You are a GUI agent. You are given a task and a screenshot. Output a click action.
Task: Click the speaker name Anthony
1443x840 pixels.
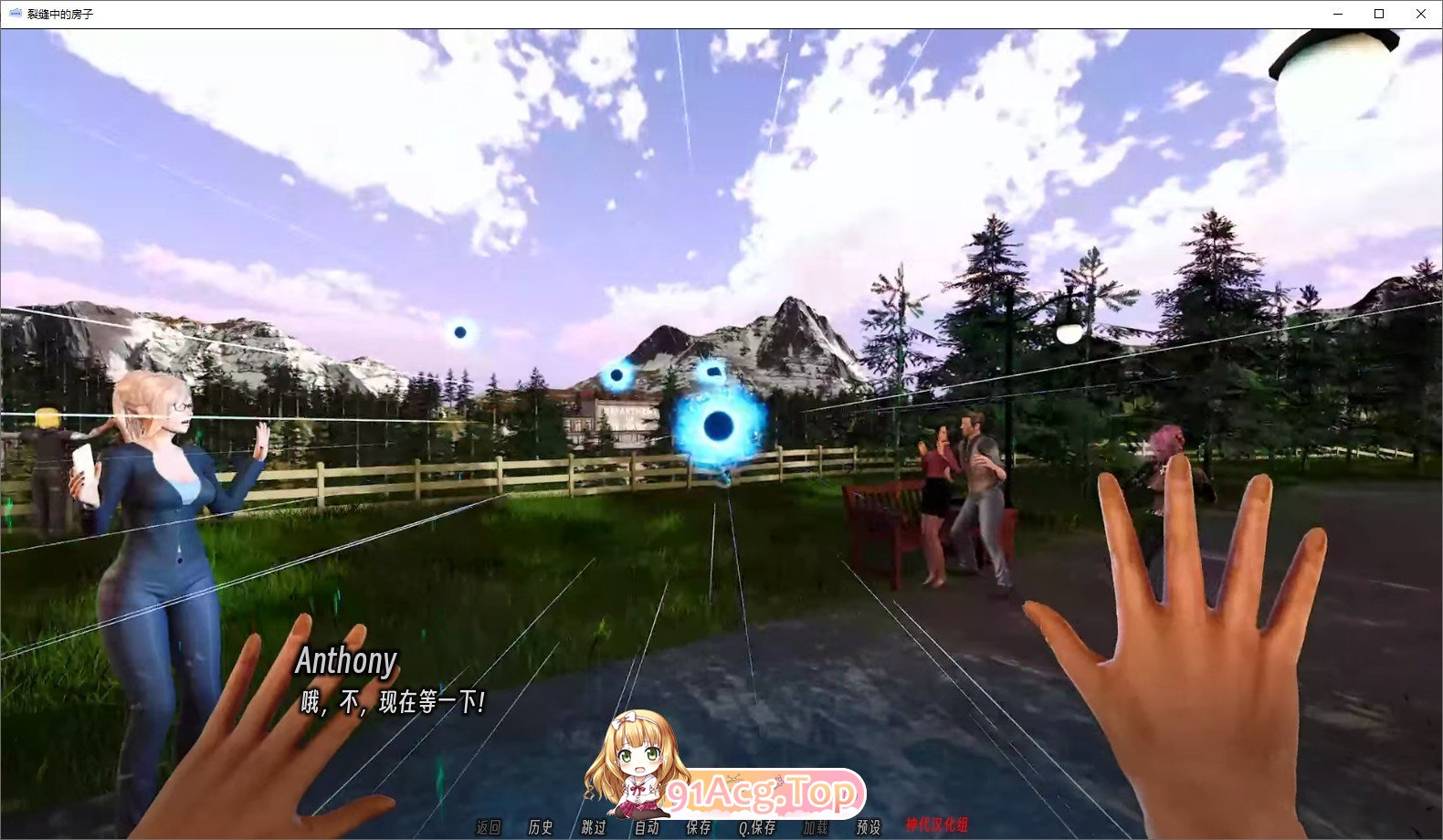point(347,660)
